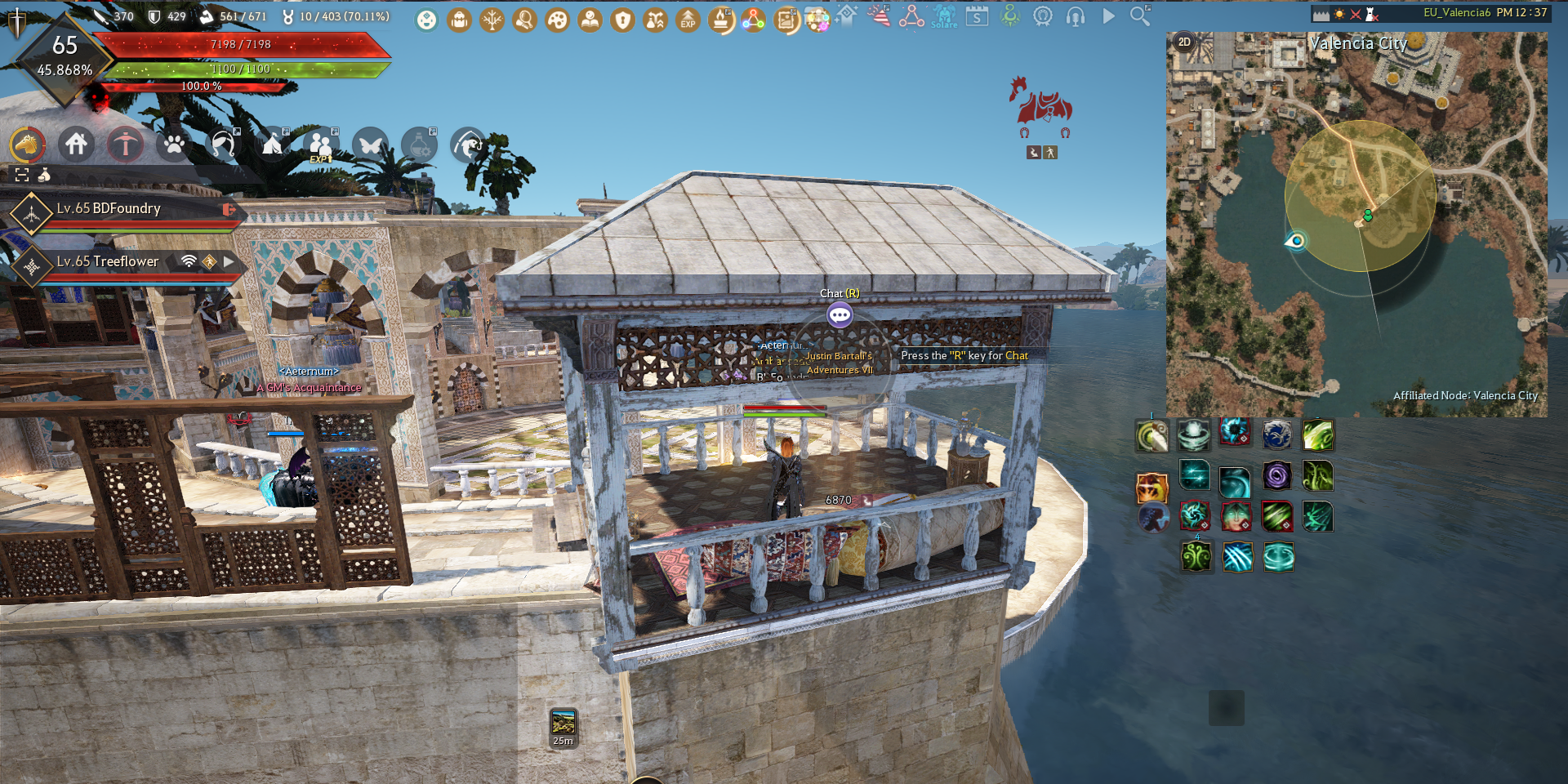Open the backpack inventory icon
This screenshot has height=784, width=1568.
tap(459, 20)
